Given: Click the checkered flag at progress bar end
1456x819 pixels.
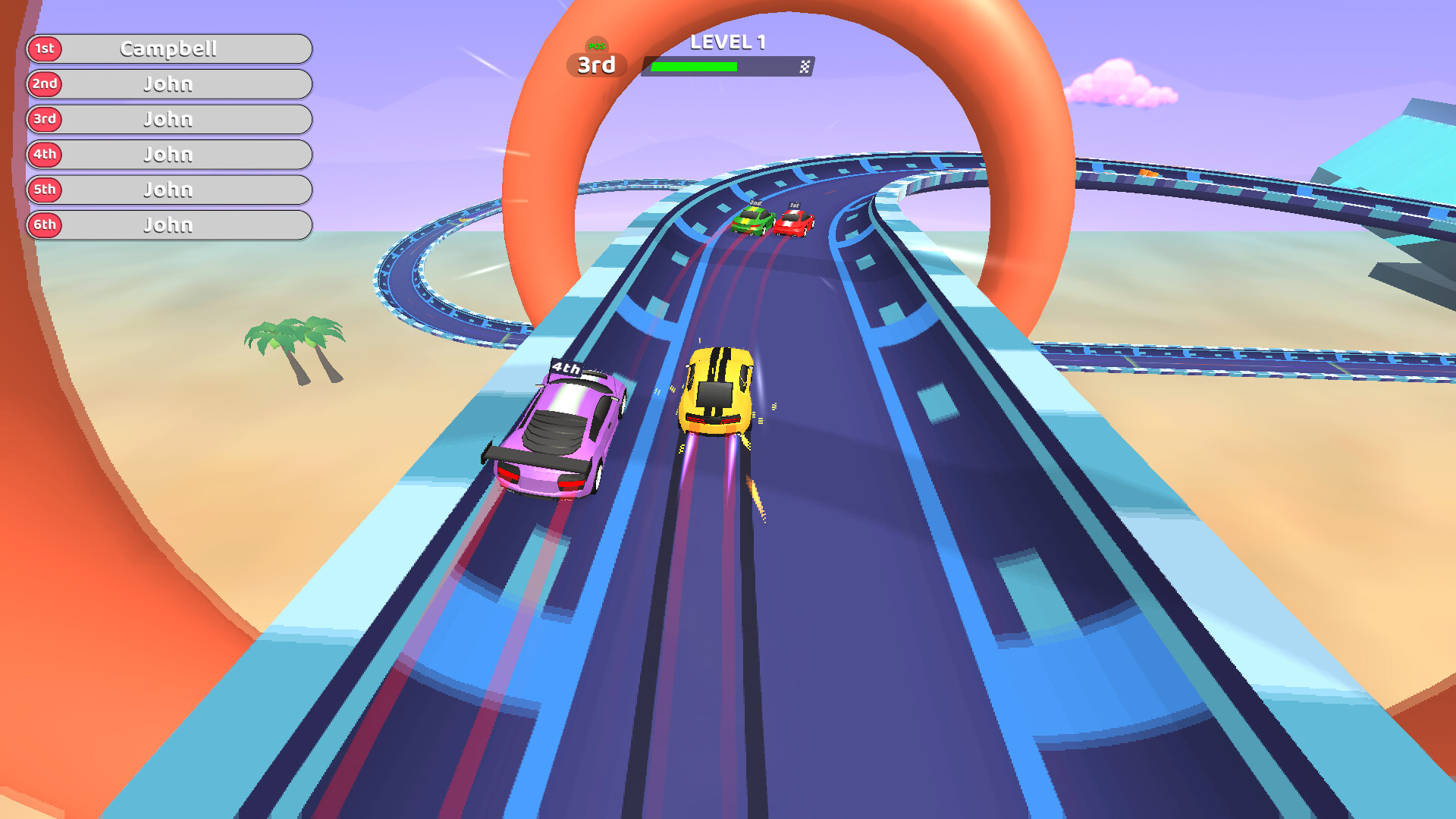Looking at the screenshot, I should click(x=803, y=65).
